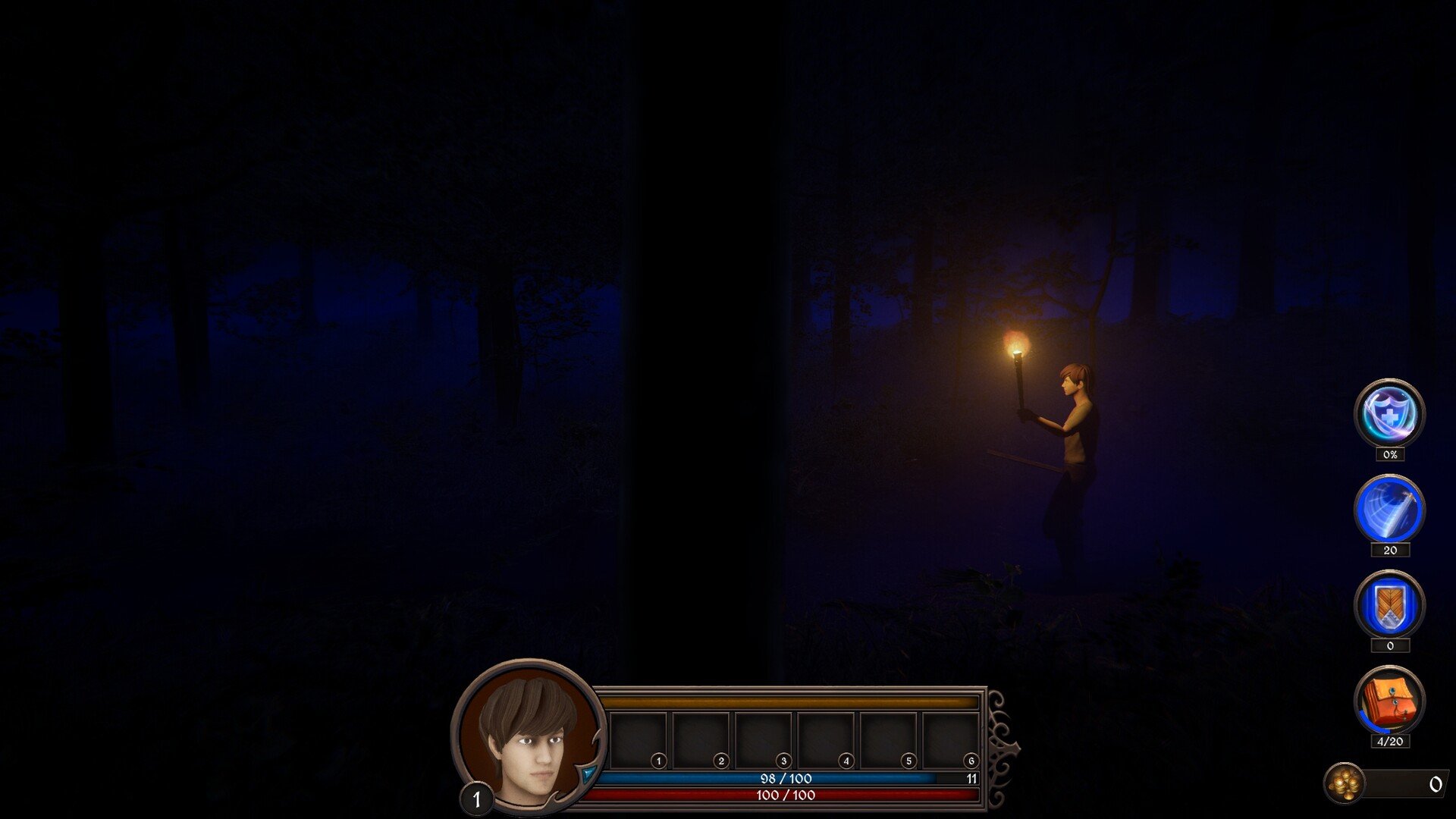The height and width of the screenshot is (819, 1456).
Task: Select the sword slash icon showing 20
Action: [1389, 510]
